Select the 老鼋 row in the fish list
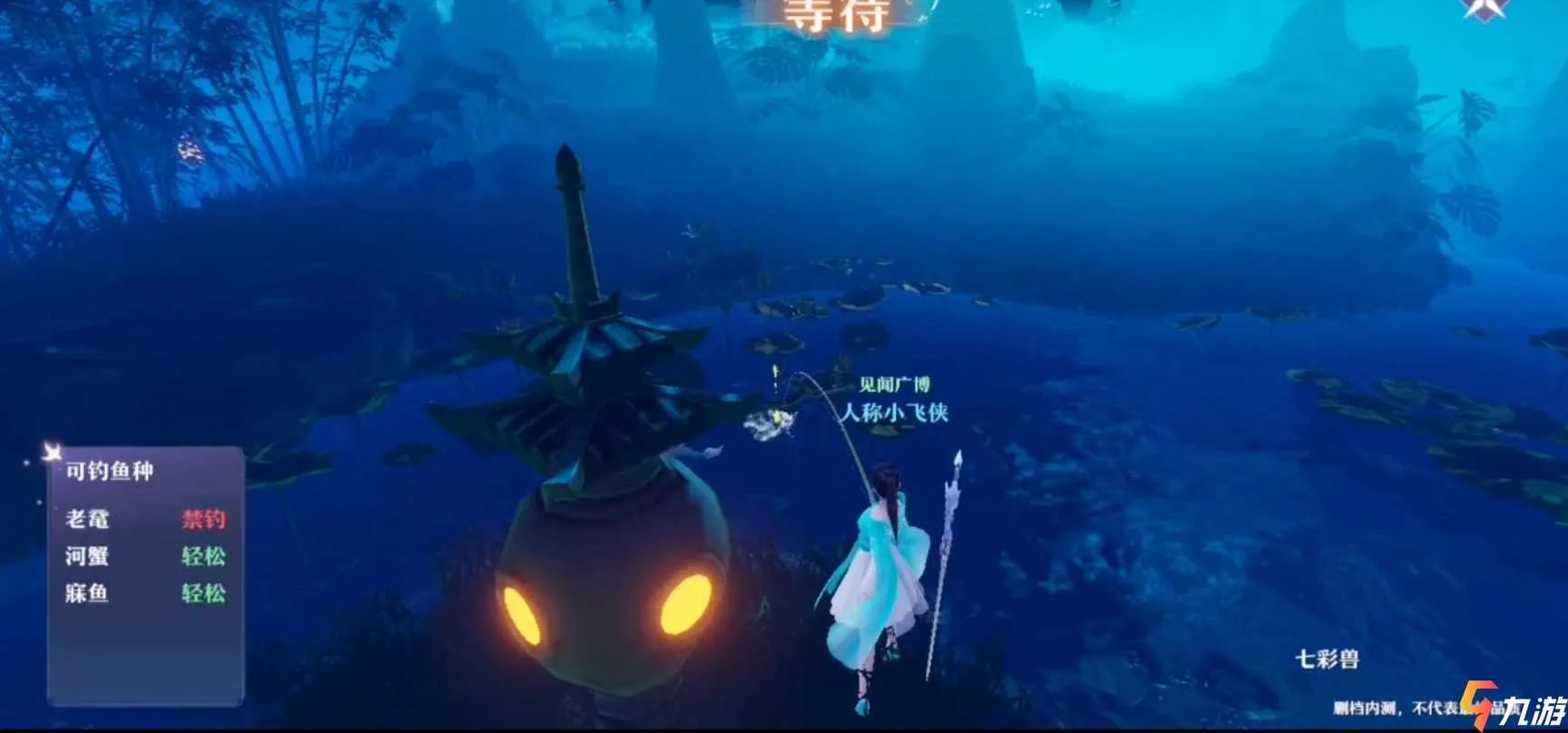This screenshot has width=1568, height=733. pos(145,519)
